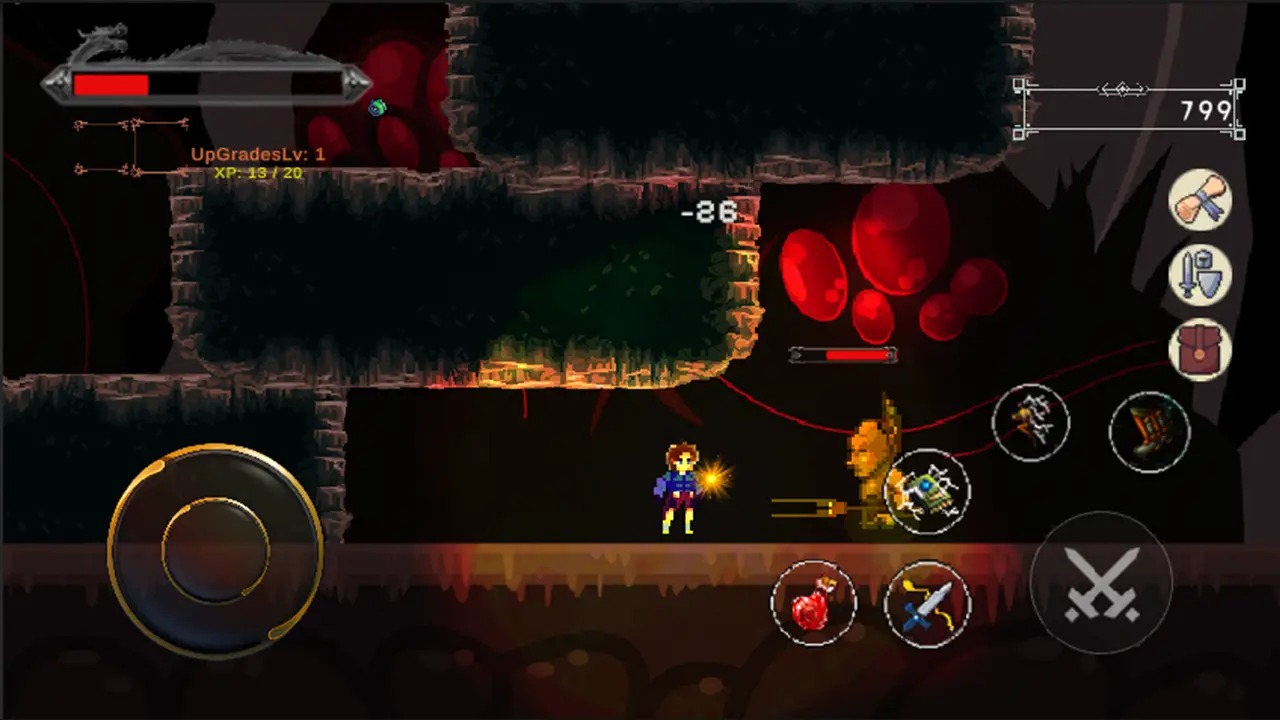Viewport: 1280px width, 720px height.
Task: Activate the lightning shield skill
Action: point(927,491)
